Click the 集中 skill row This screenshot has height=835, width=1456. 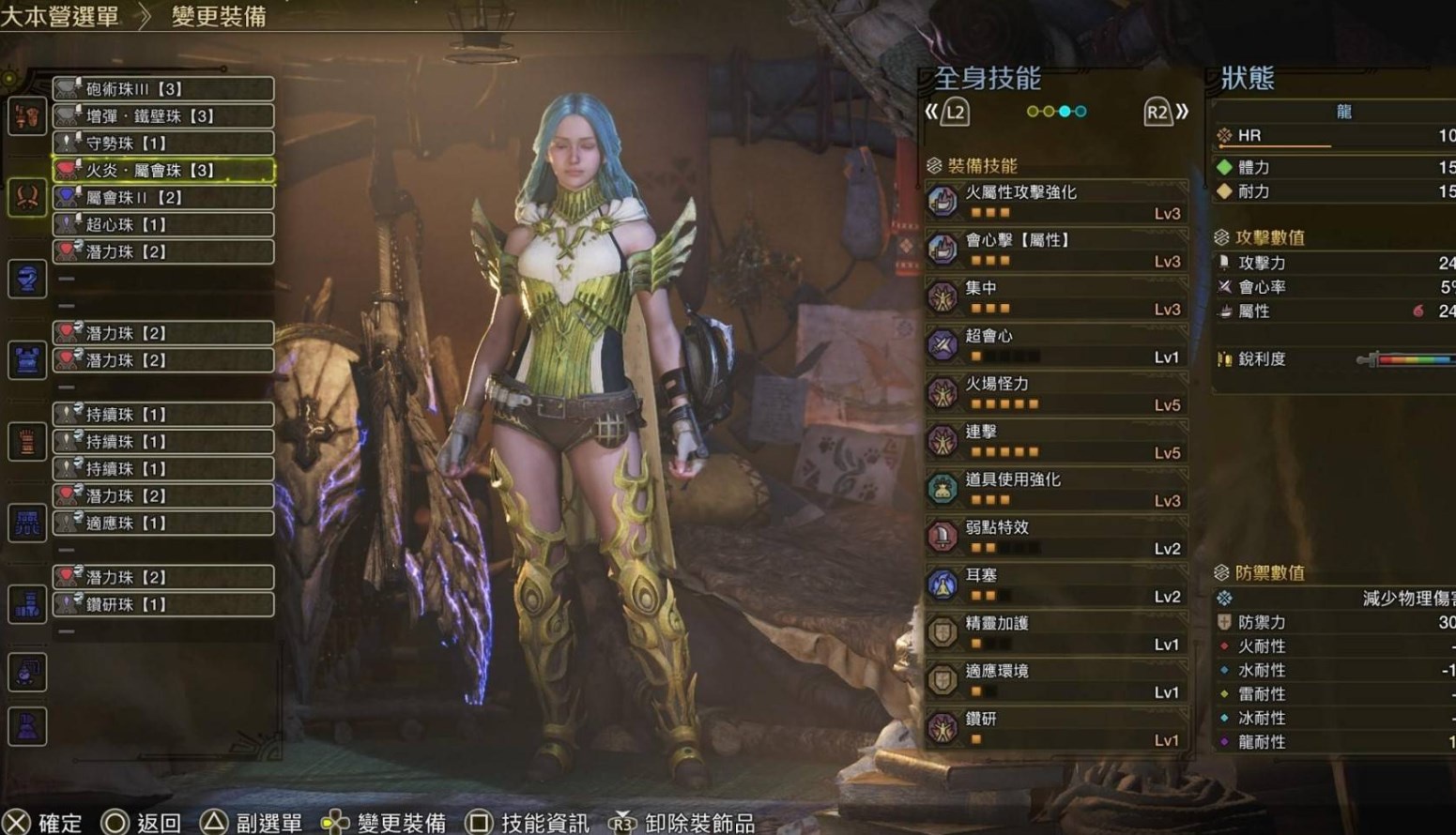1057,296
